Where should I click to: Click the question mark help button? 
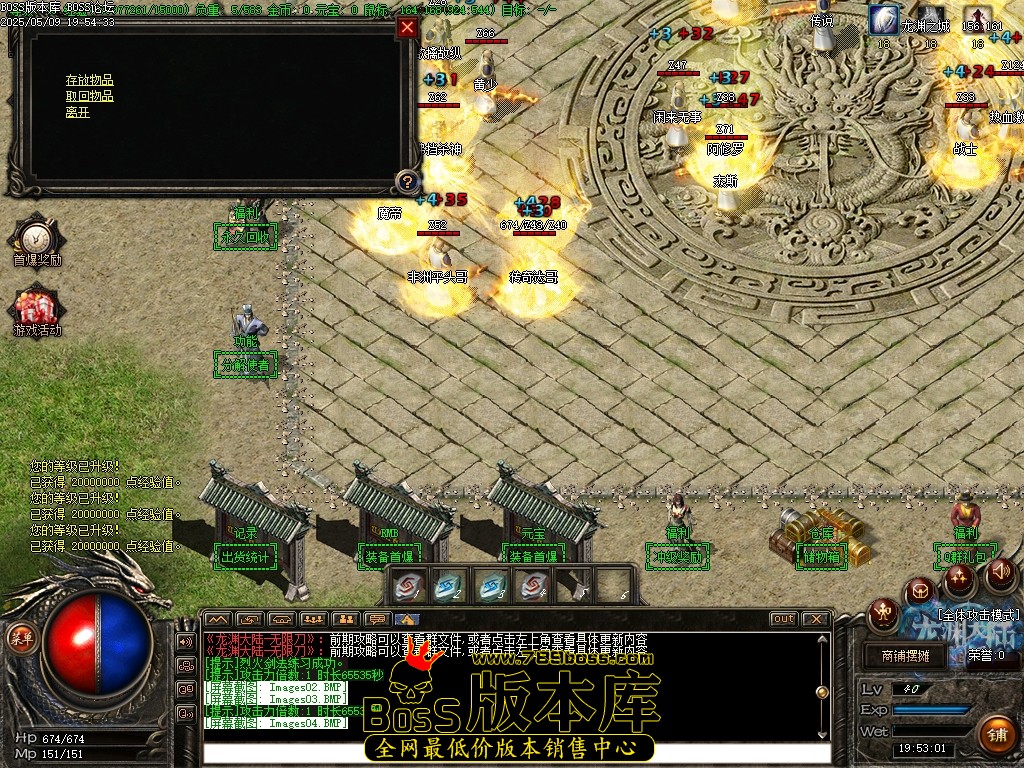tap(407, 182)
